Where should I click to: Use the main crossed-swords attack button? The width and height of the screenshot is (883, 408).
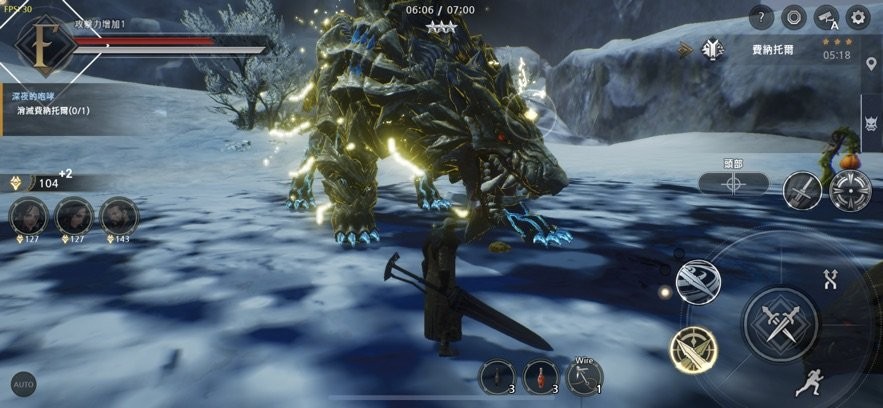coord(779,324)
